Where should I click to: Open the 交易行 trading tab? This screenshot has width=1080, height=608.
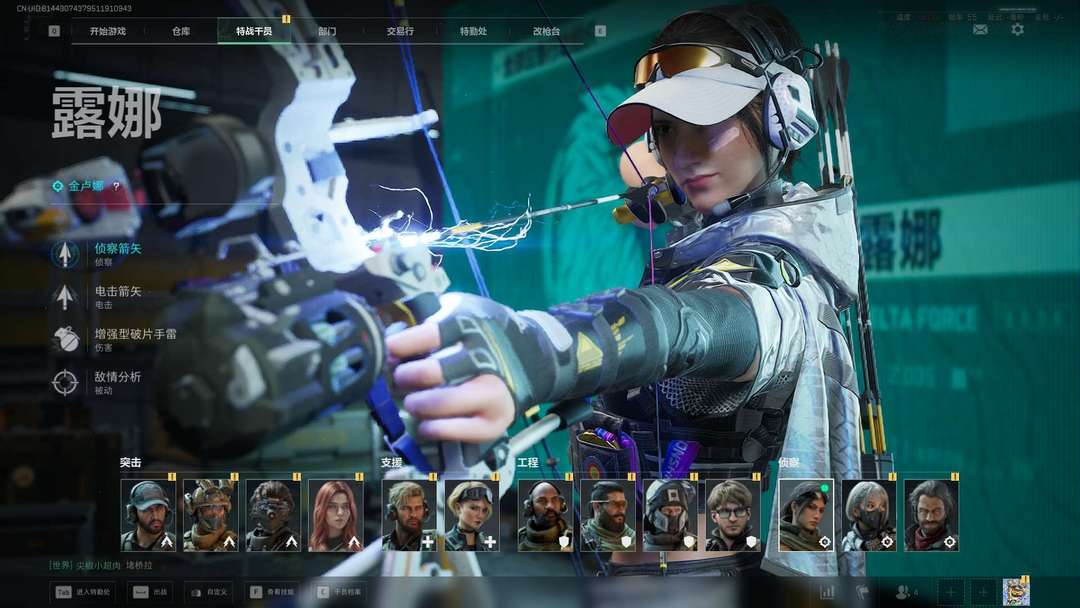tap(400, 31)
